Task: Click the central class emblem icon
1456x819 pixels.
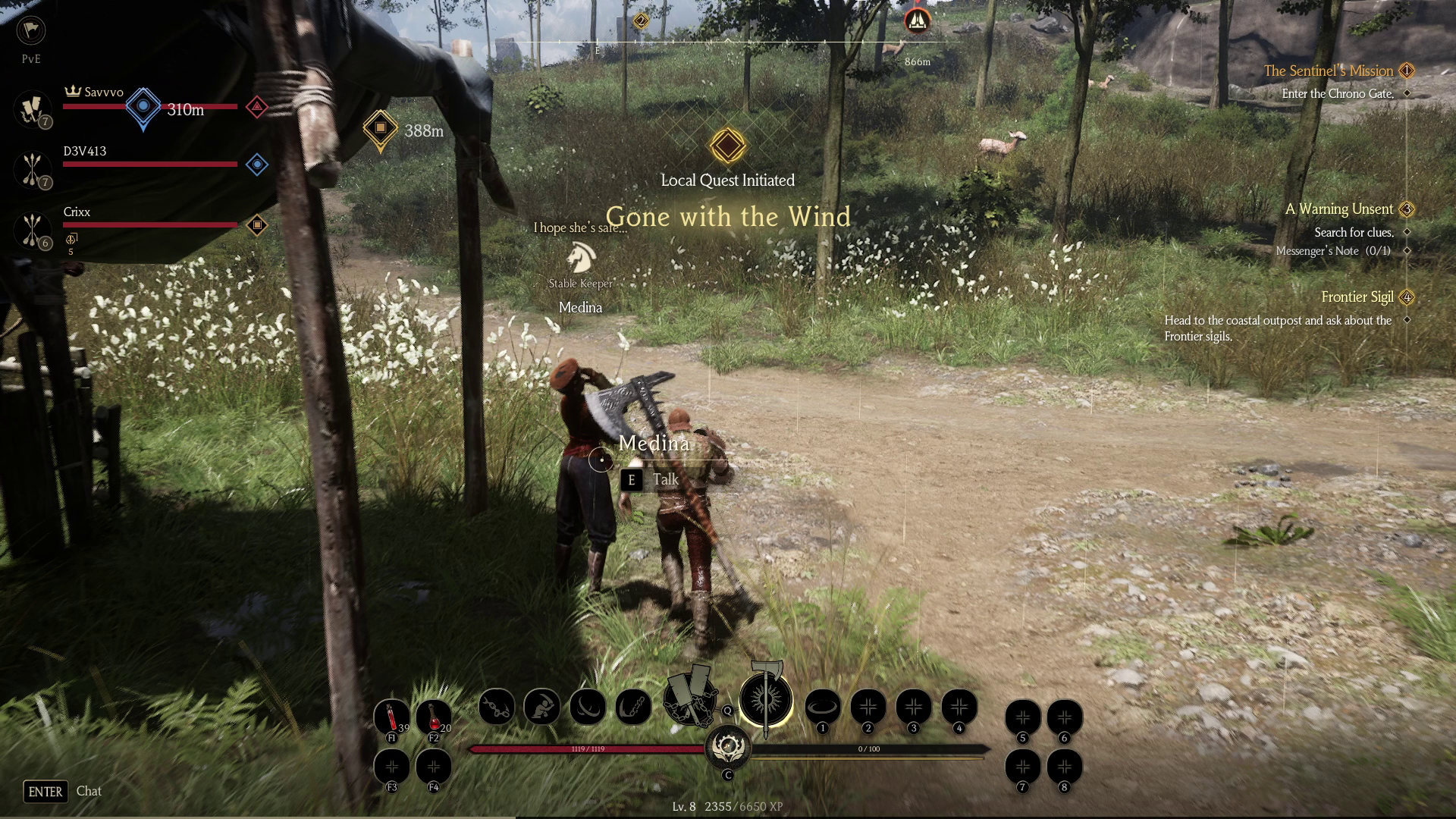Action: point(728,748)
